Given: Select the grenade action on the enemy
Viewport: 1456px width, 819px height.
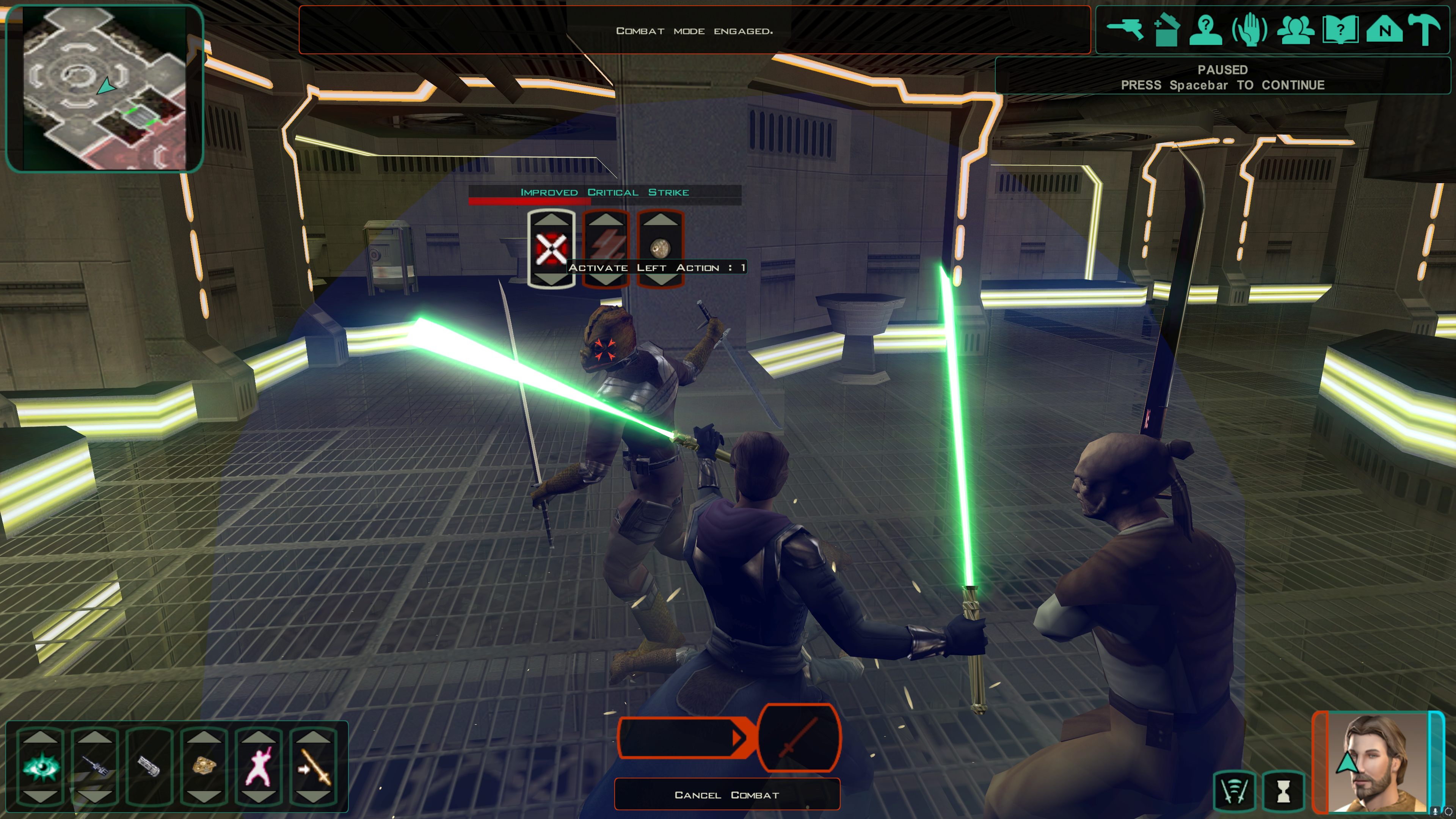Looking at the screenshot, I should pyautogui.click(x=660, y=248).
